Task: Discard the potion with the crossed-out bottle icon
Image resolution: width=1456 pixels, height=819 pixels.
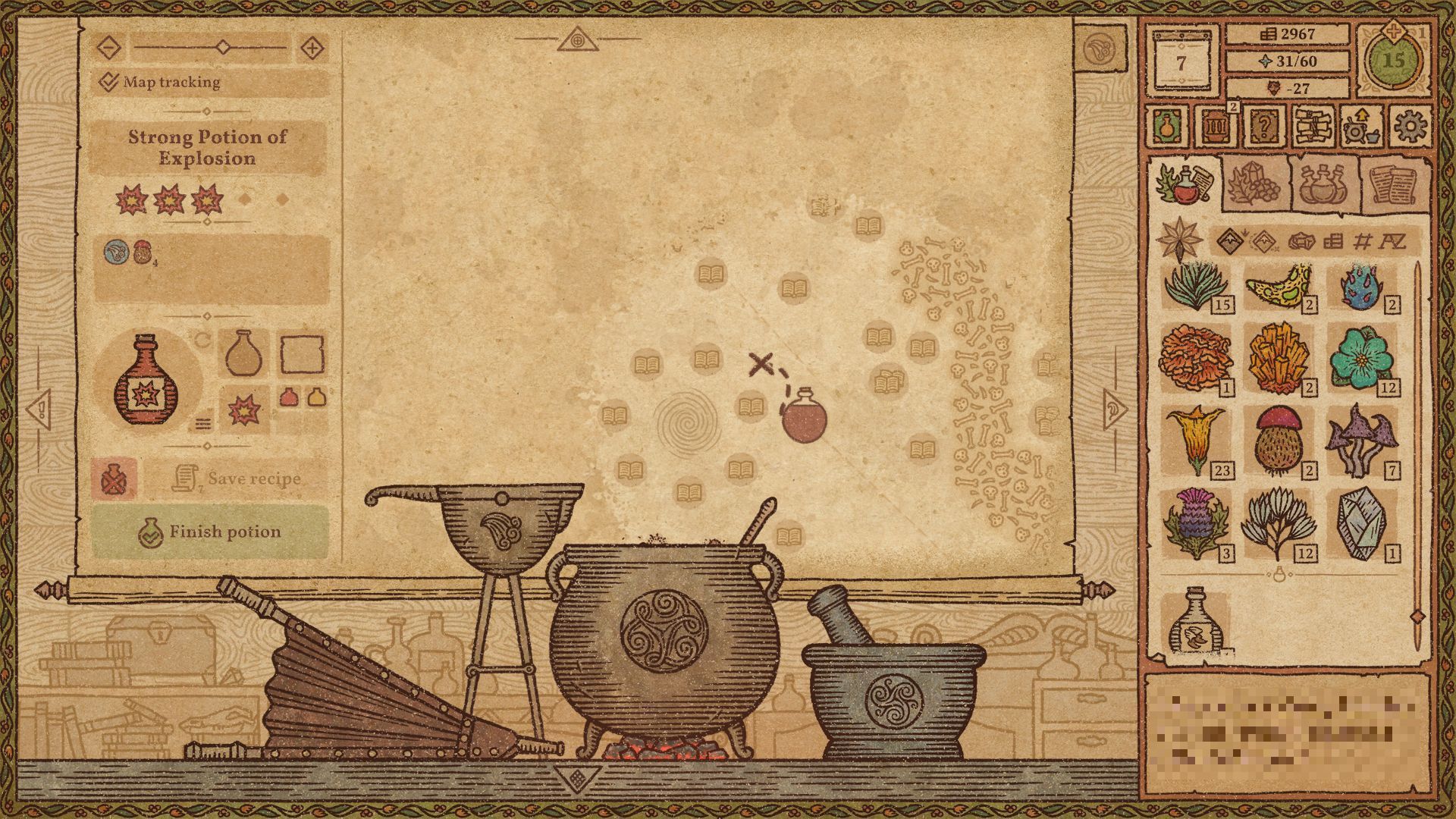Action: coord(113,479)
